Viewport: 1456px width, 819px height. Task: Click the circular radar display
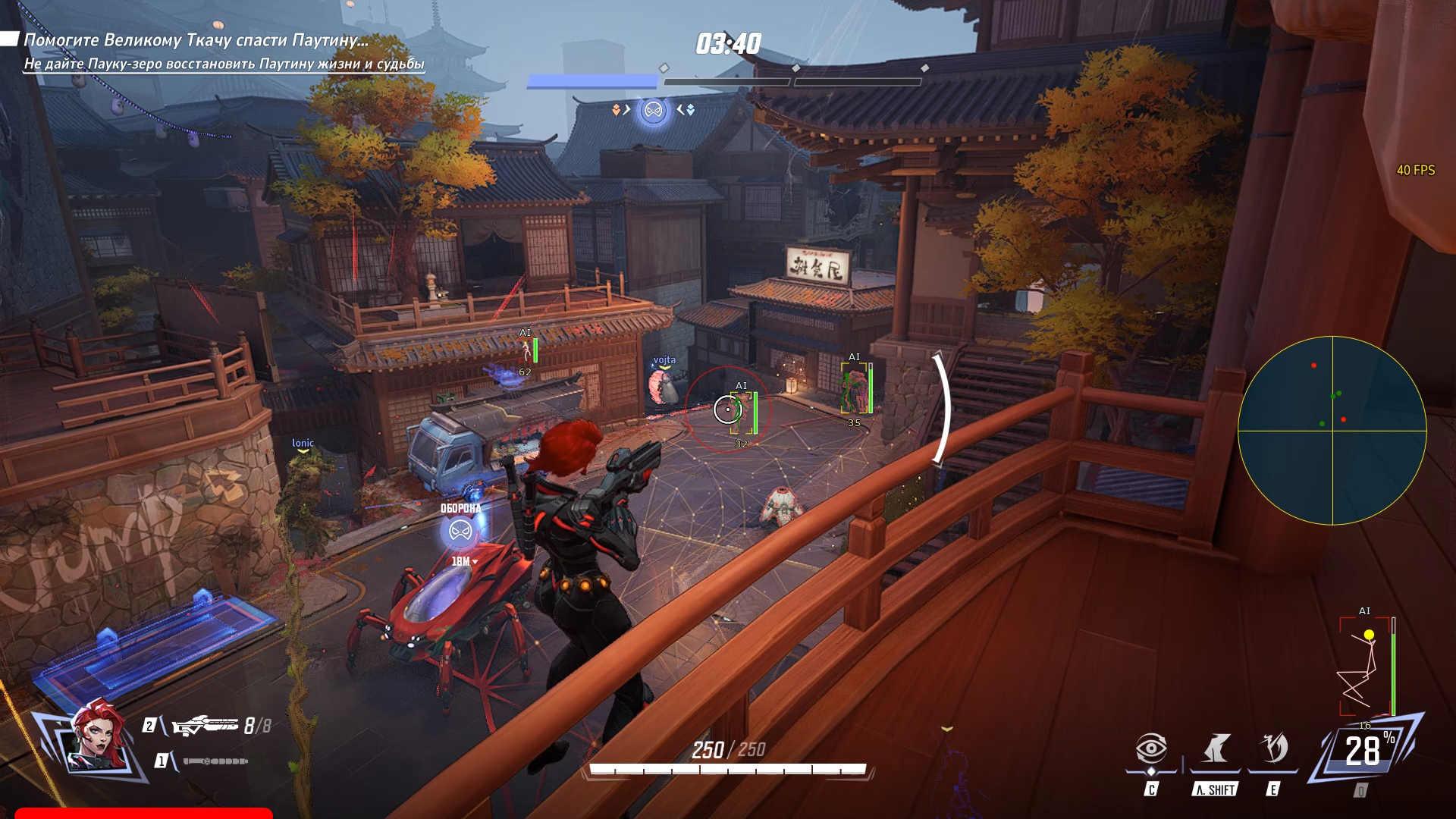[x=1332, y=431]
